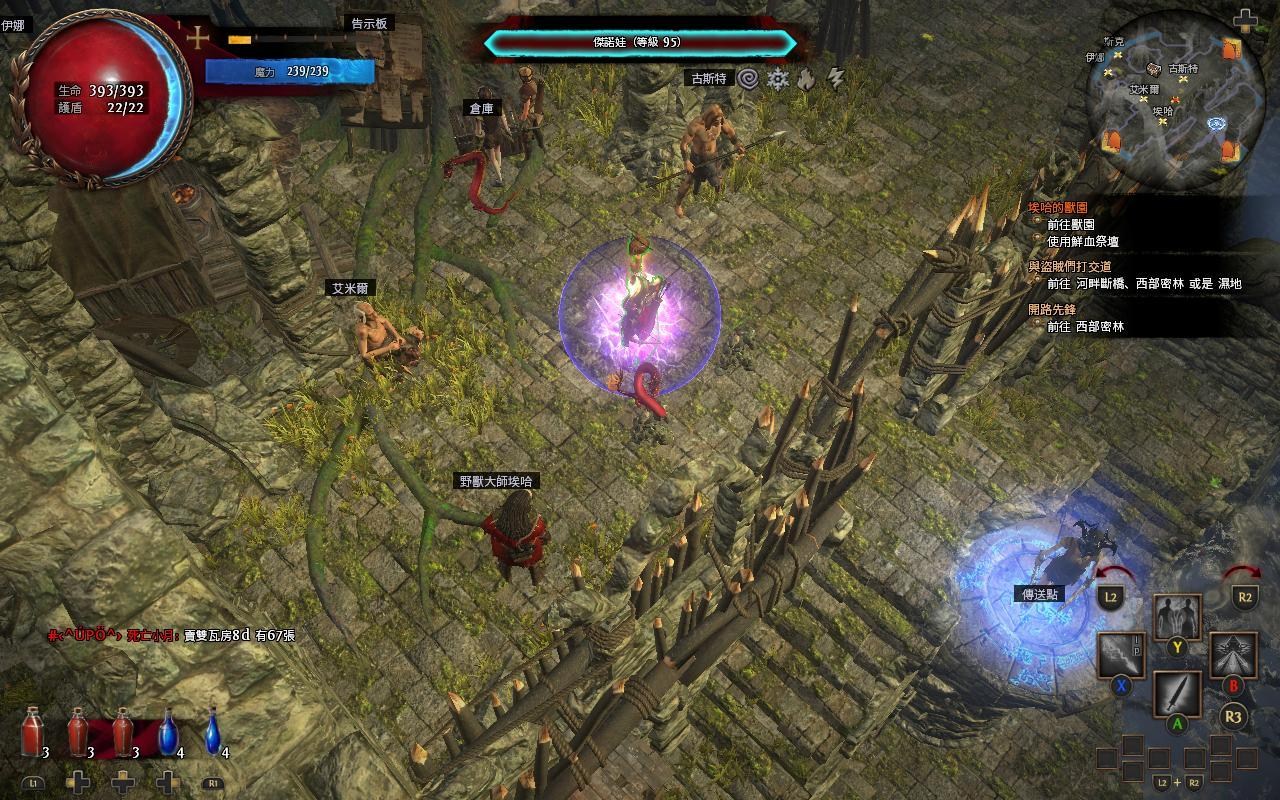Click the lightning status icon
The width and height of the screenshot is (1280, 800).
[x=834, y=77]
